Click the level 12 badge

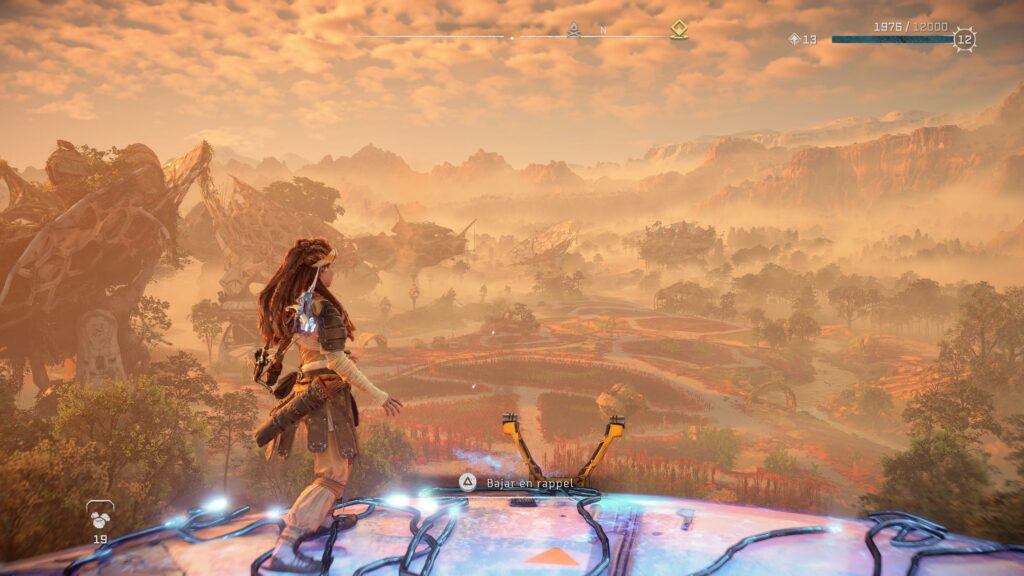point(964,40)
